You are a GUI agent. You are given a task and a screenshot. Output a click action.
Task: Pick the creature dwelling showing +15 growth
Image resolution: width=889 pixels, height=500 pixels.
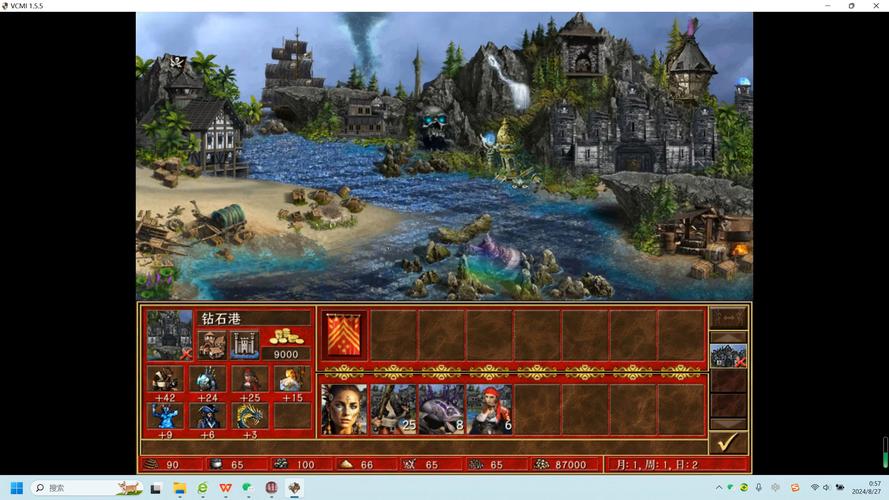pos(292,379)
